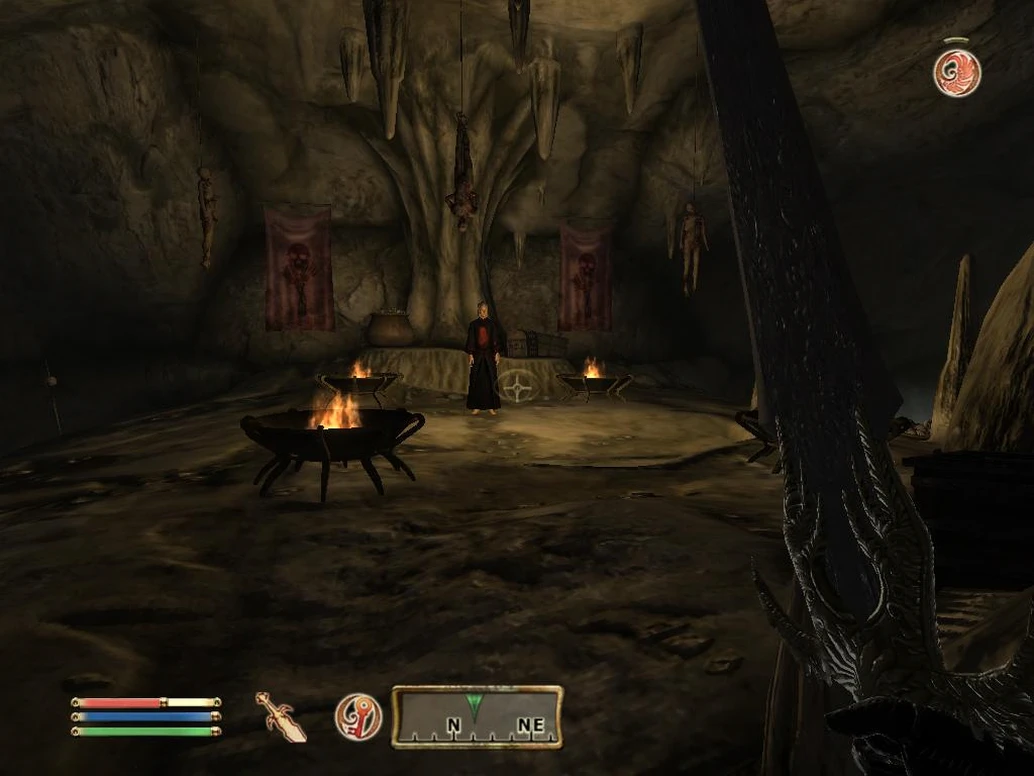Open the active spell effect icon in the corner

click(x=957, y=72)
